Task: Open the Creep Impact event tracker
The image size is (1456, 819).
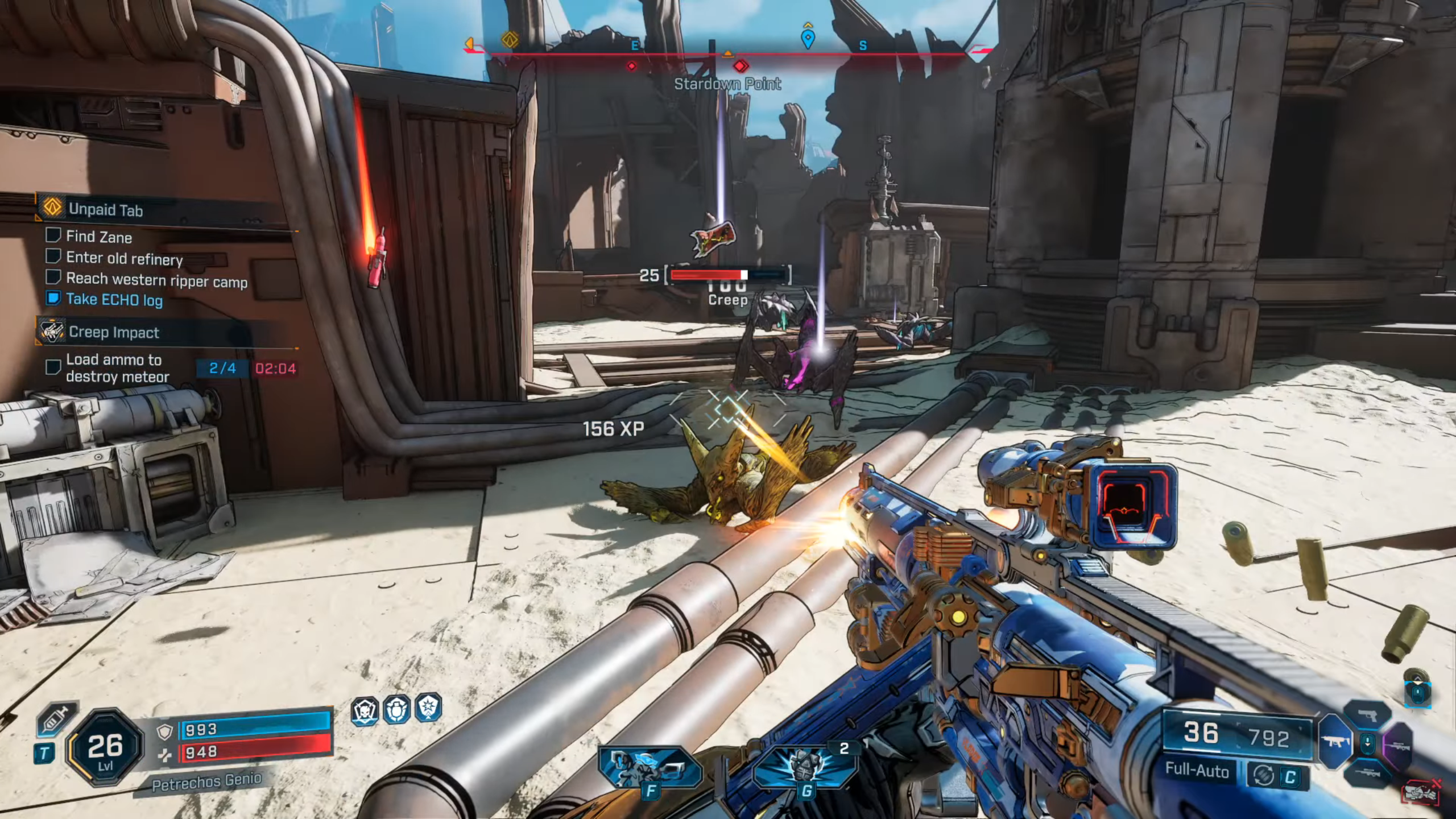Action: (x=114, y=332)
